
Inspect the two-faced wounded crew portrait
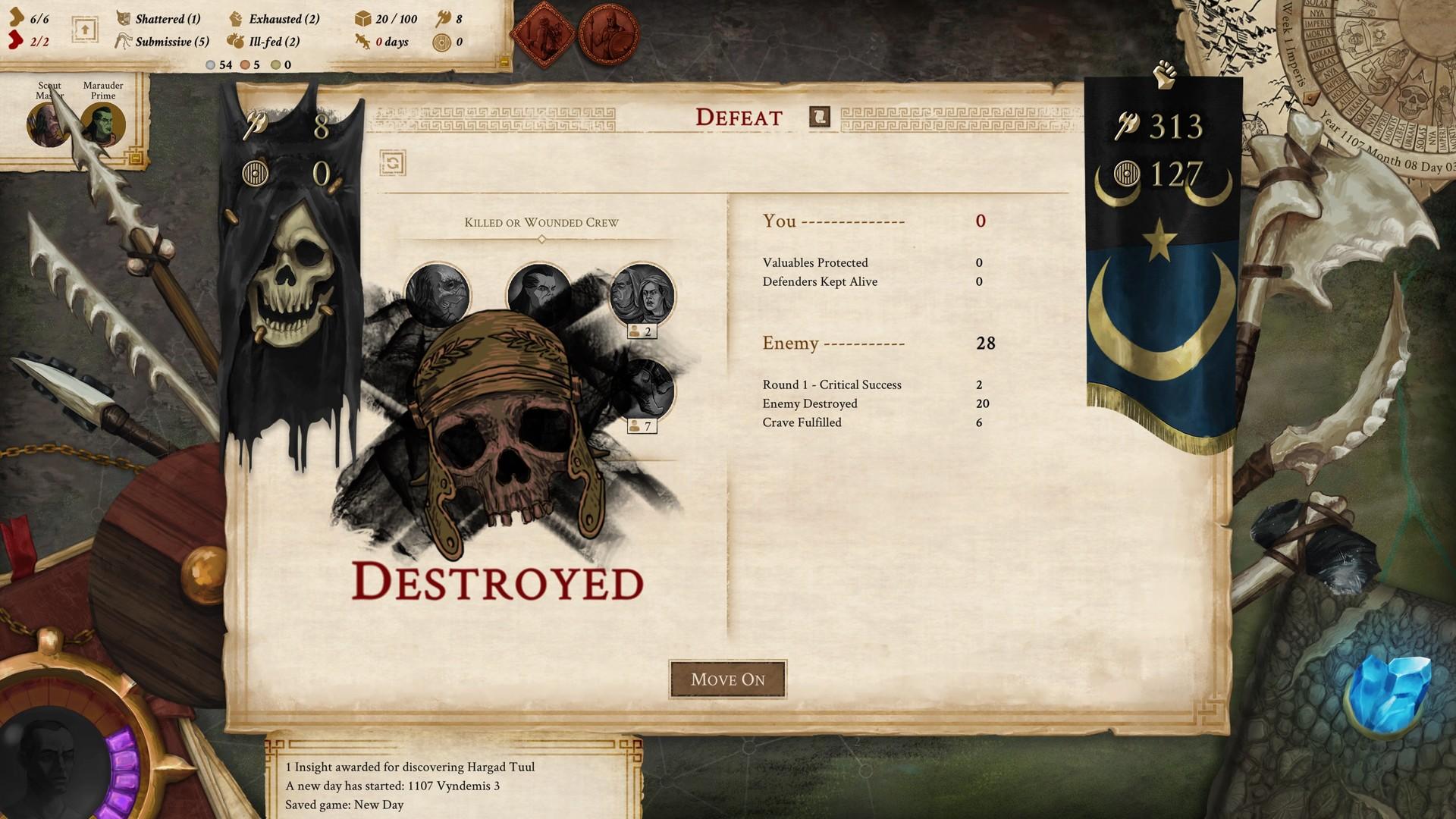click(x=642, y=295)
